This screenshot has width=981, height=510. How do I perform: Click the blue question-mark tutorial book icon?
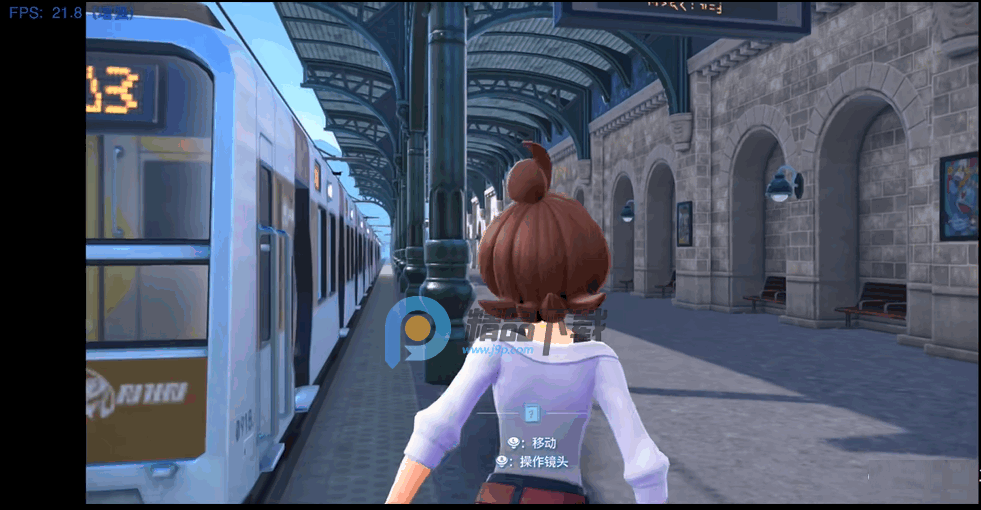point(531,413)
